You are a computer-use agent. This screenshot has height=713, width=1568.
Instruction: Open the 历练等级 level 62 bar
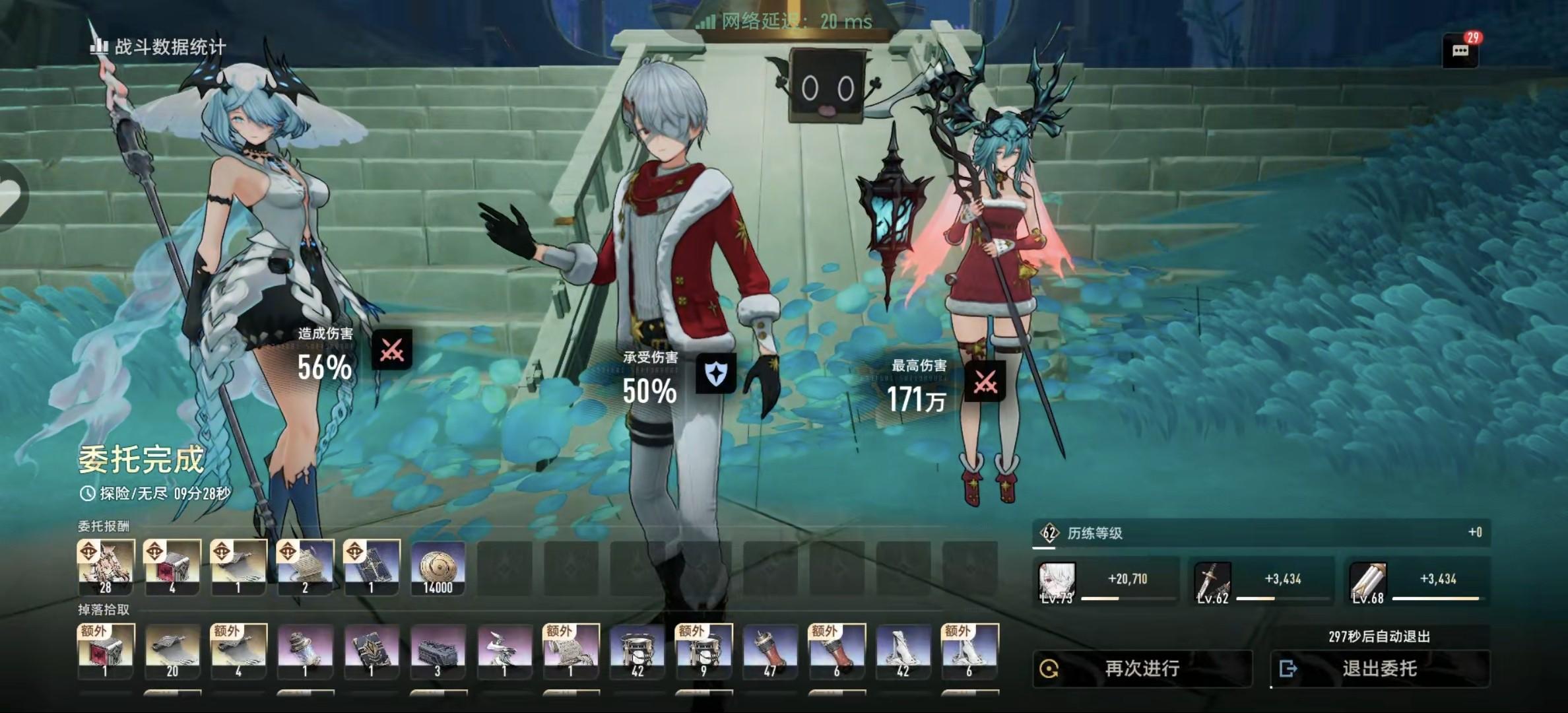1260,533
